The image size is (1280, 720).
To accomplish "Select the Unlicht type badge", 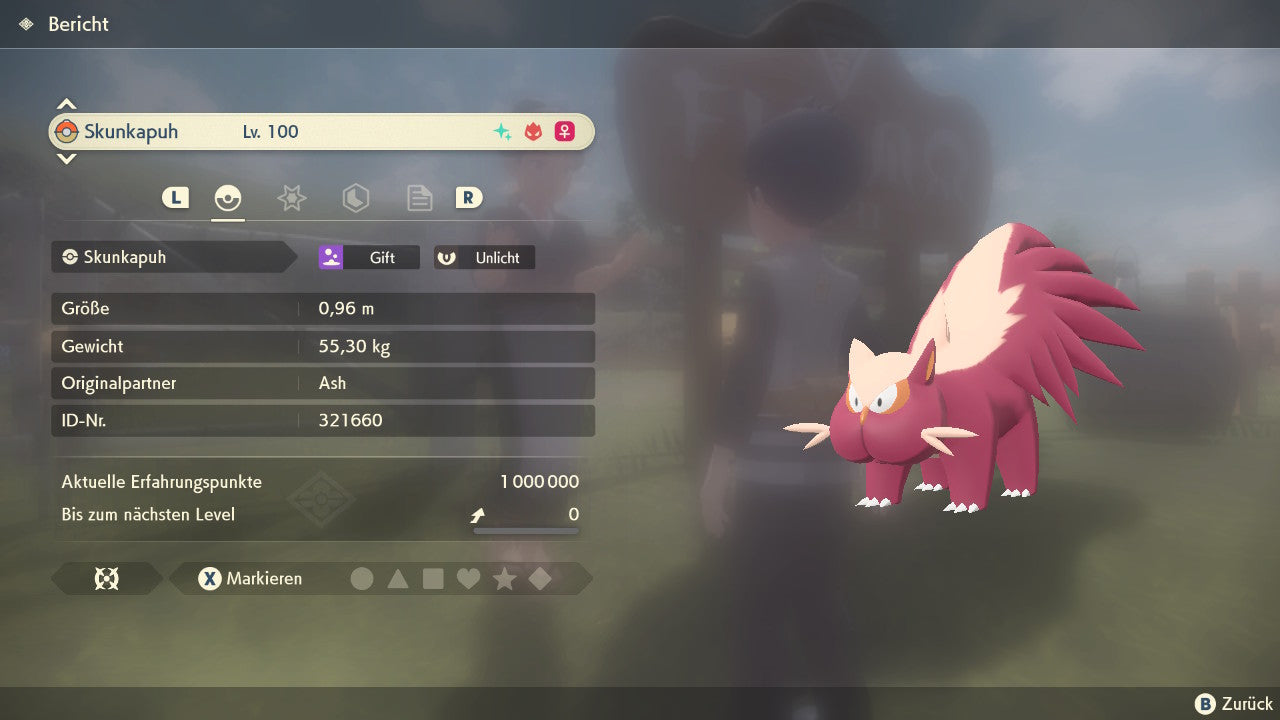I will pos(485,257).
